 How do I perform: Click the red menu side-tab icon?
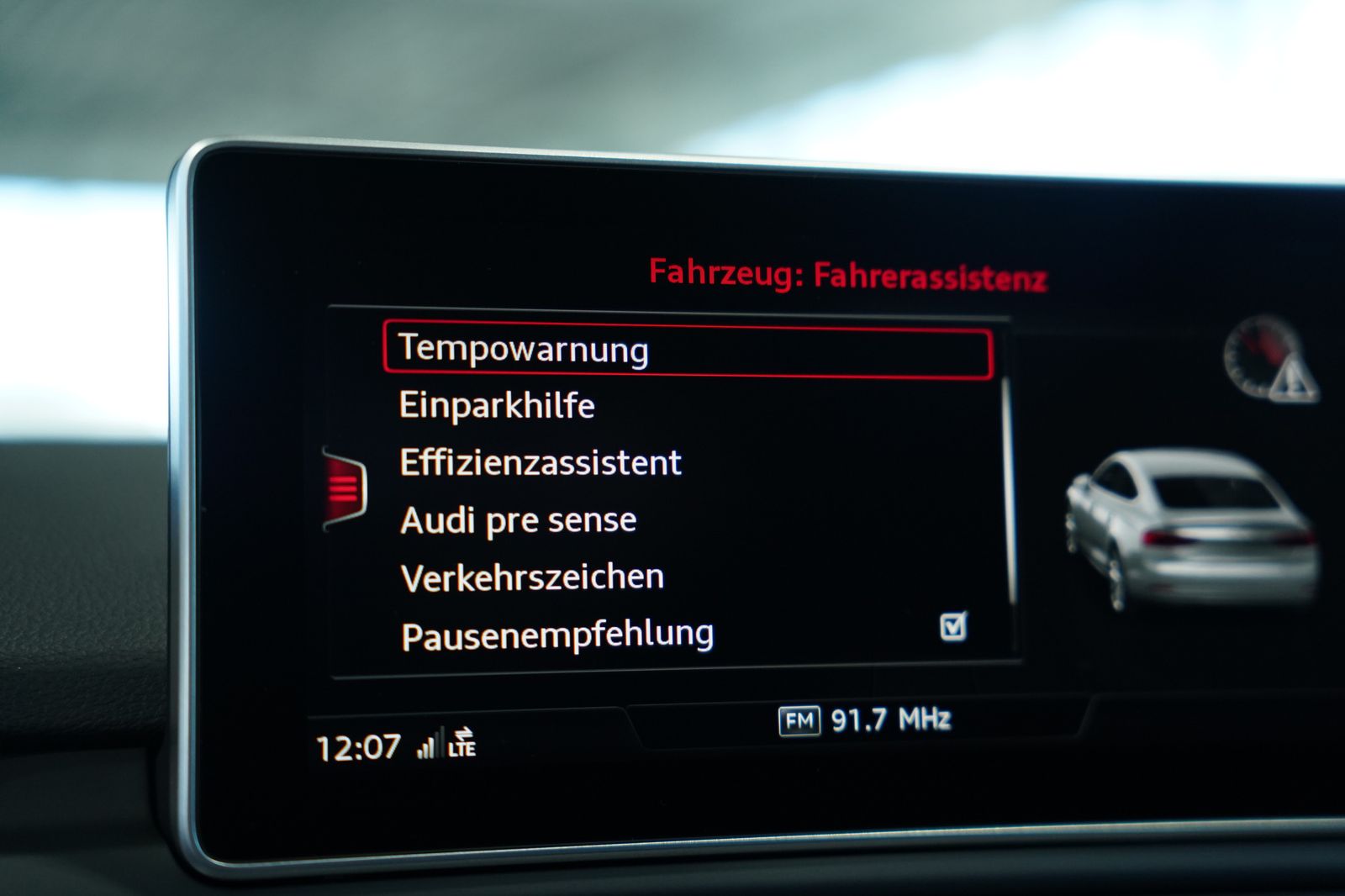tap(344, 488)
